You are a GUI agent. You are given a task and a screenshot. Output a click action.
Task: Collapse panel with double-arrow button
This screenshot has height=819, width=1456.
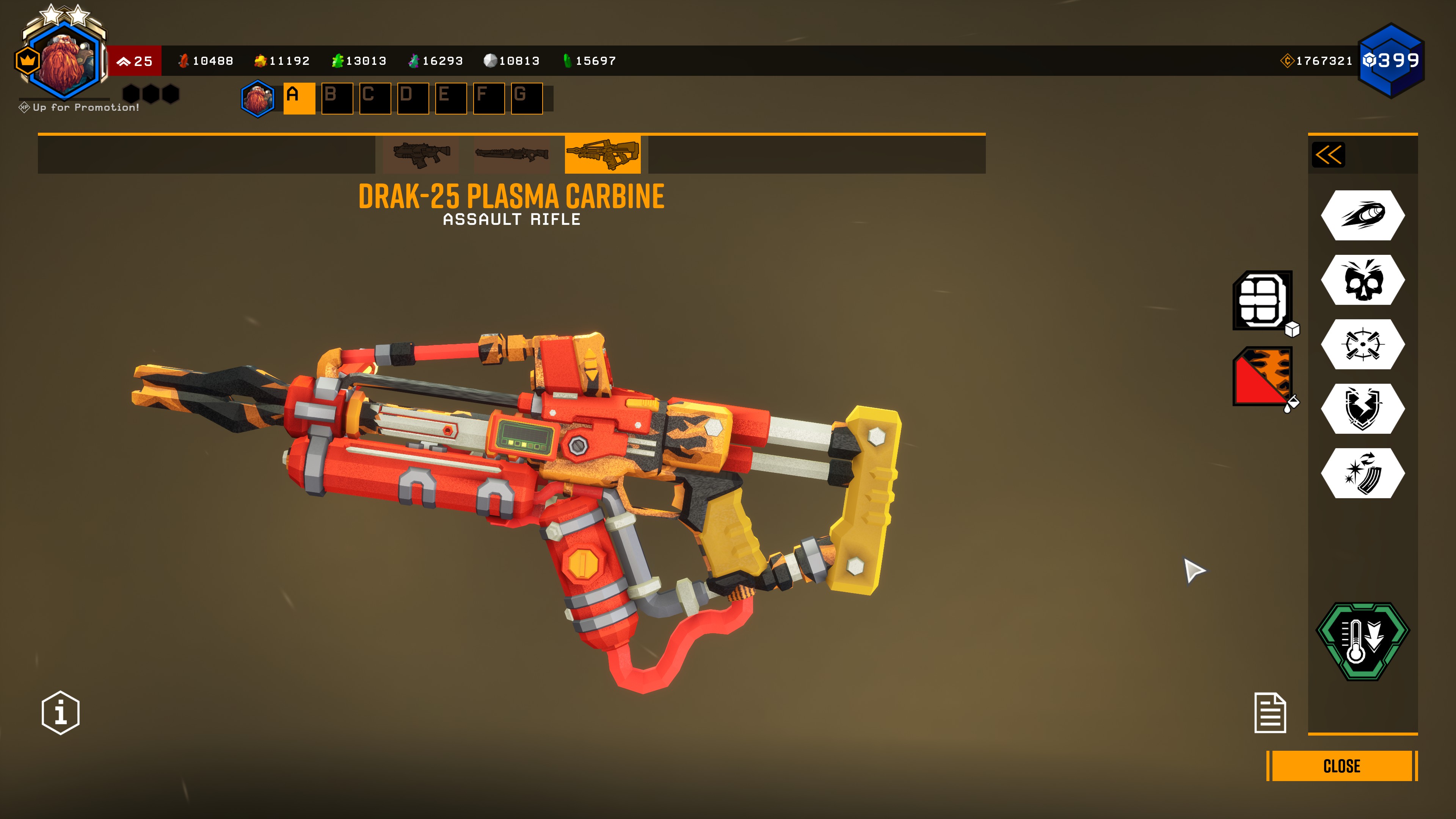(1328, 155)
